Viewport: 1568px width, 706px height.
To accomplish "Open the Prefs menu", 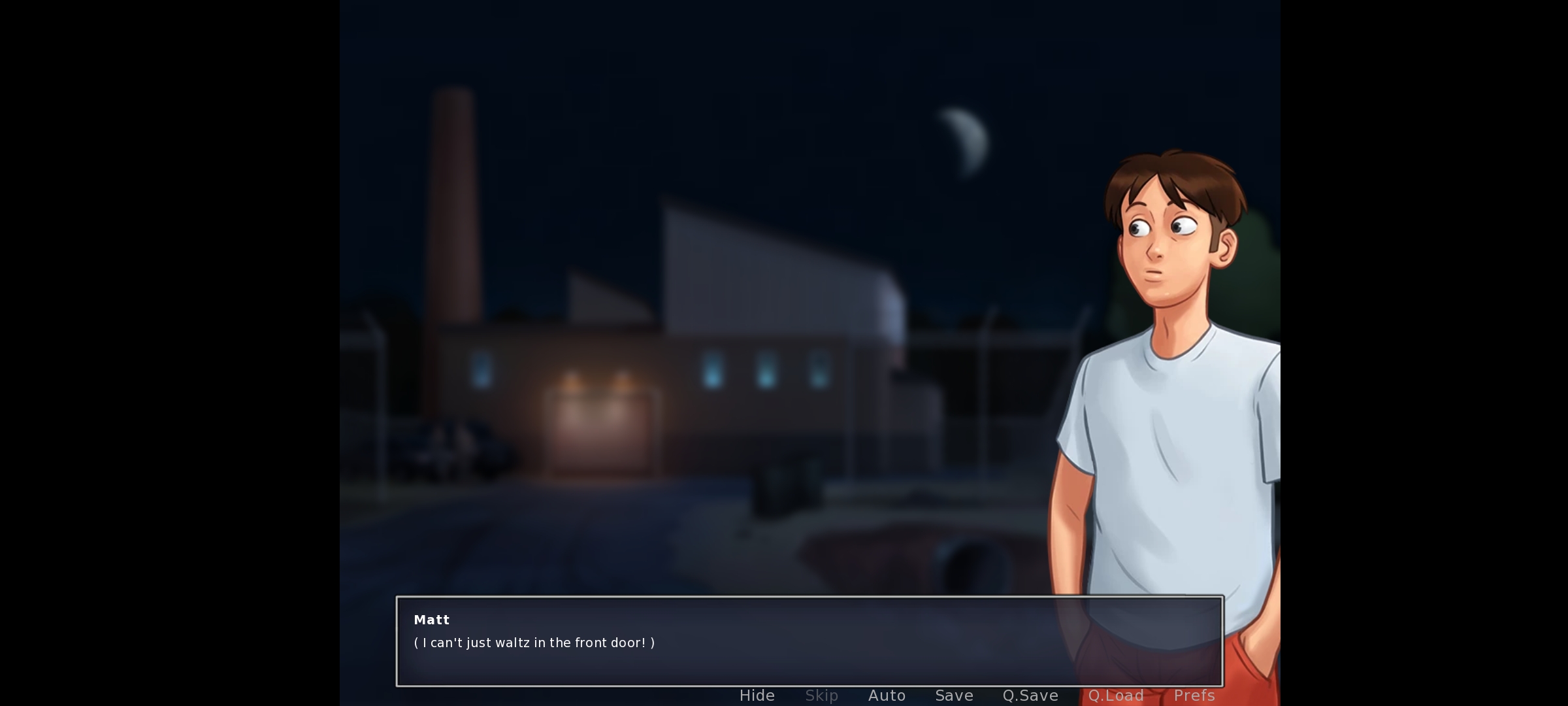I will coord(1194,696).
